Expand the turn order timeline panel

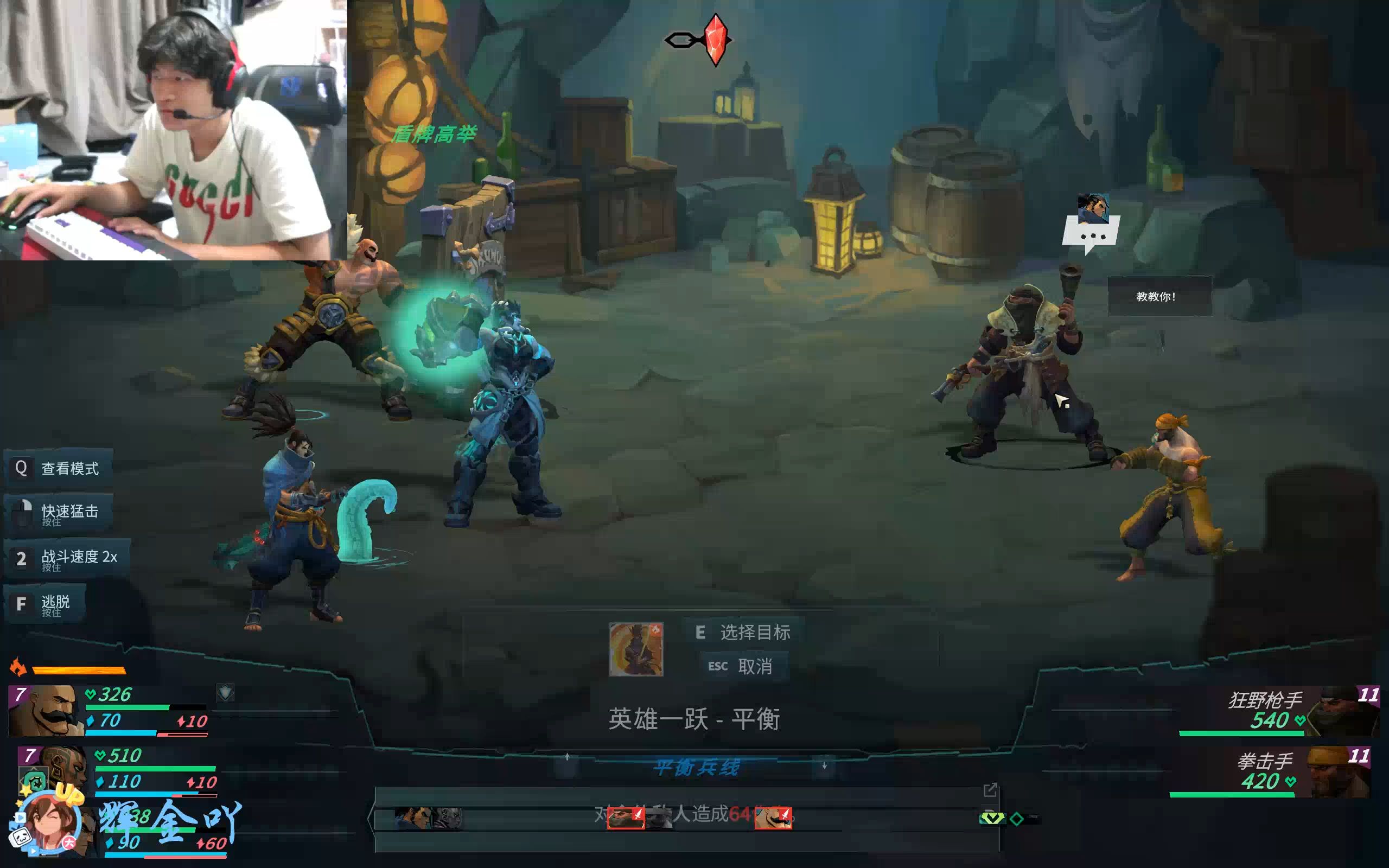point(990,790)
